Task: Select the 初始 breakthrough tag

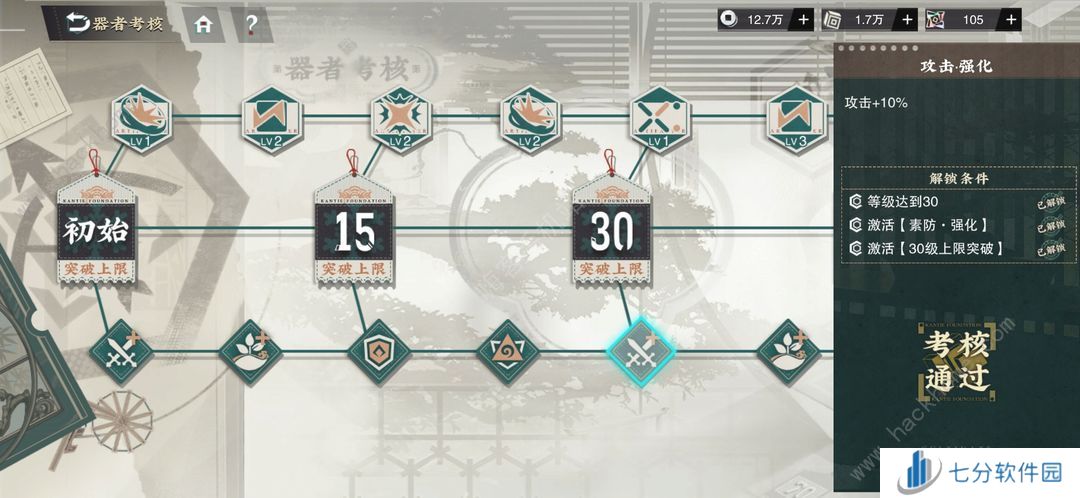Action: (96, 231)
